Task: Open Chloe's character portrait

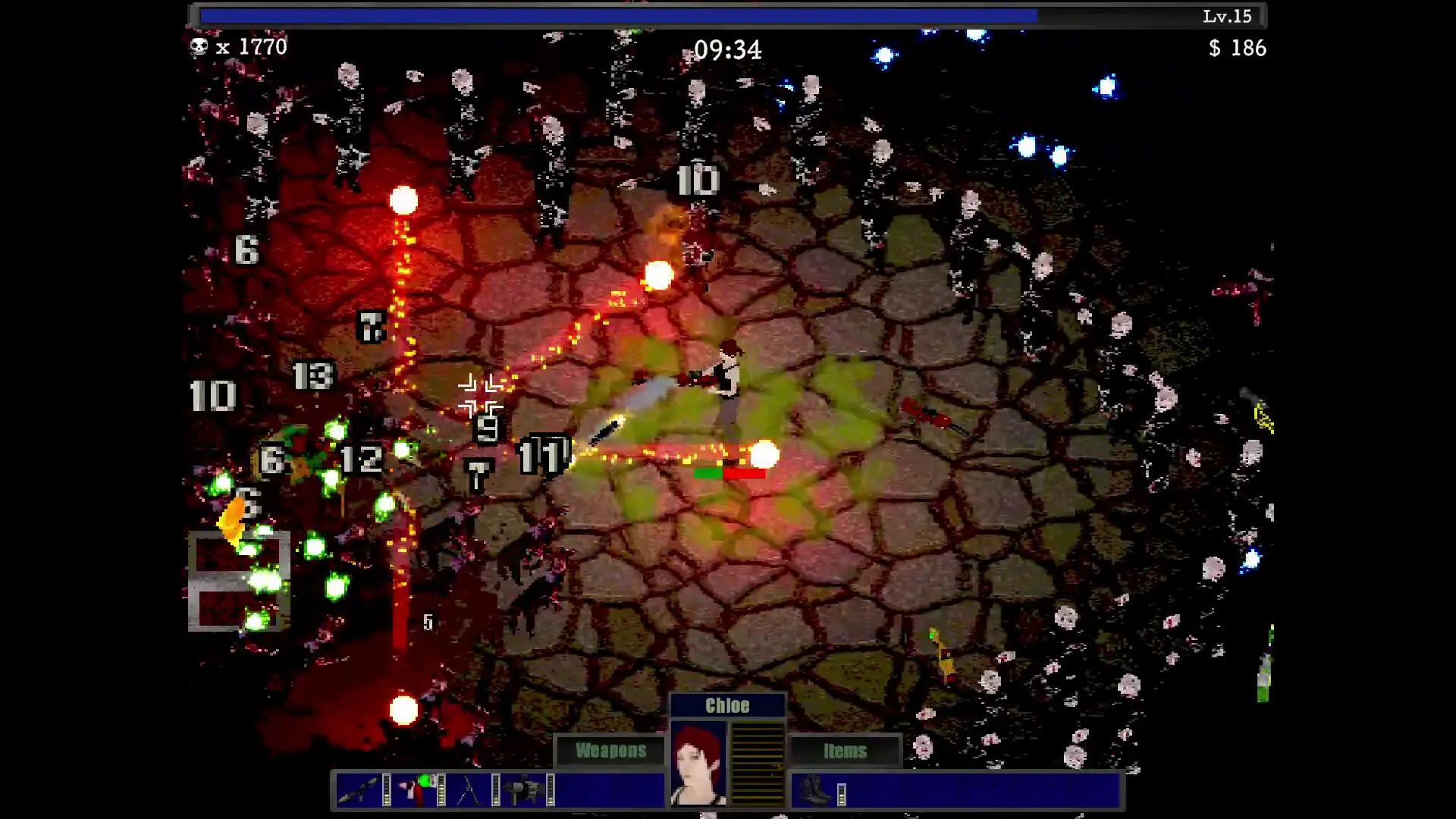Action: 698,762
